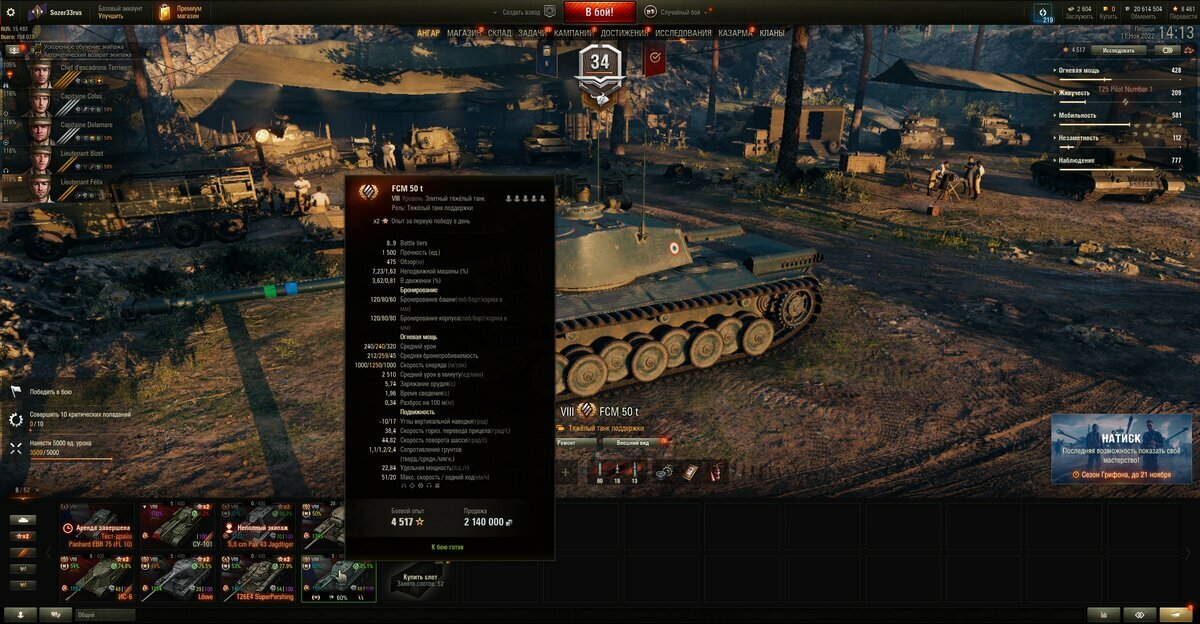Open the «Кампании» tab
Image resolution: width=1200 pixels, height=624 pixels.
pyautogui.click(x=573, y=33)
